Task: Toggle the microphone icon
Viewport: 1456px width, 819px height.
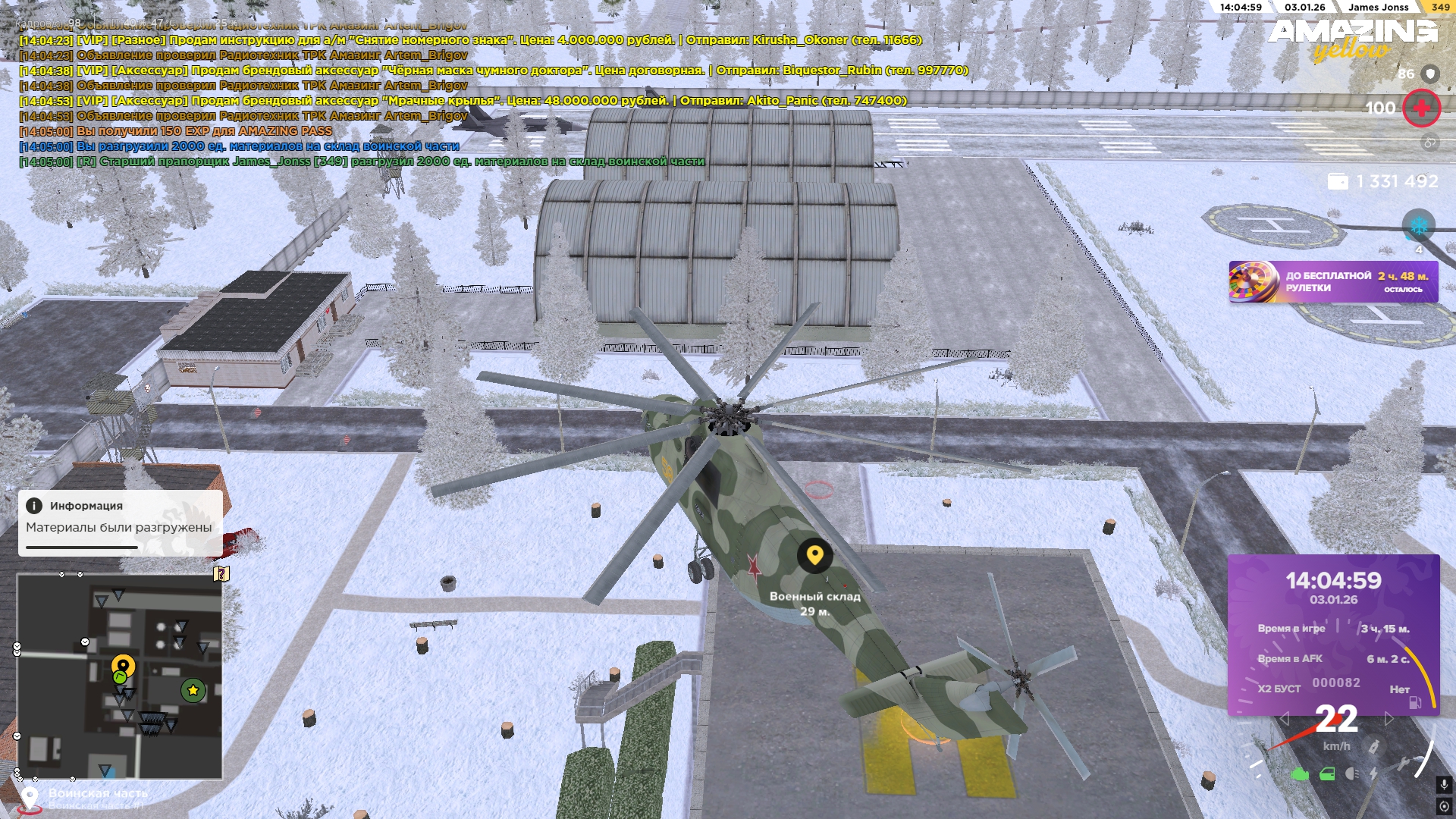Action: coord(1444,785)
